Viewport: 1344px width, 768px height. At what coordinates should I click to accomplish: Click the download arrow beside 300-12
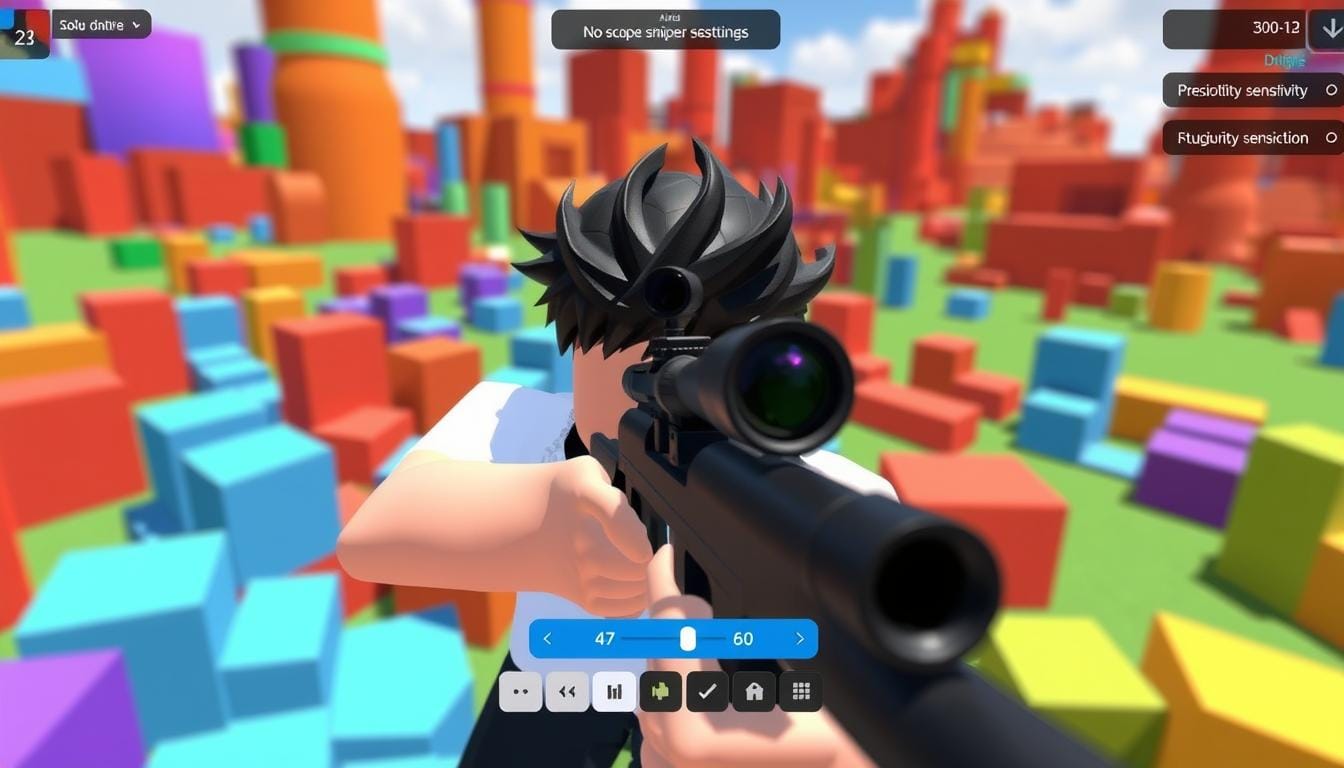[1331, 29]
